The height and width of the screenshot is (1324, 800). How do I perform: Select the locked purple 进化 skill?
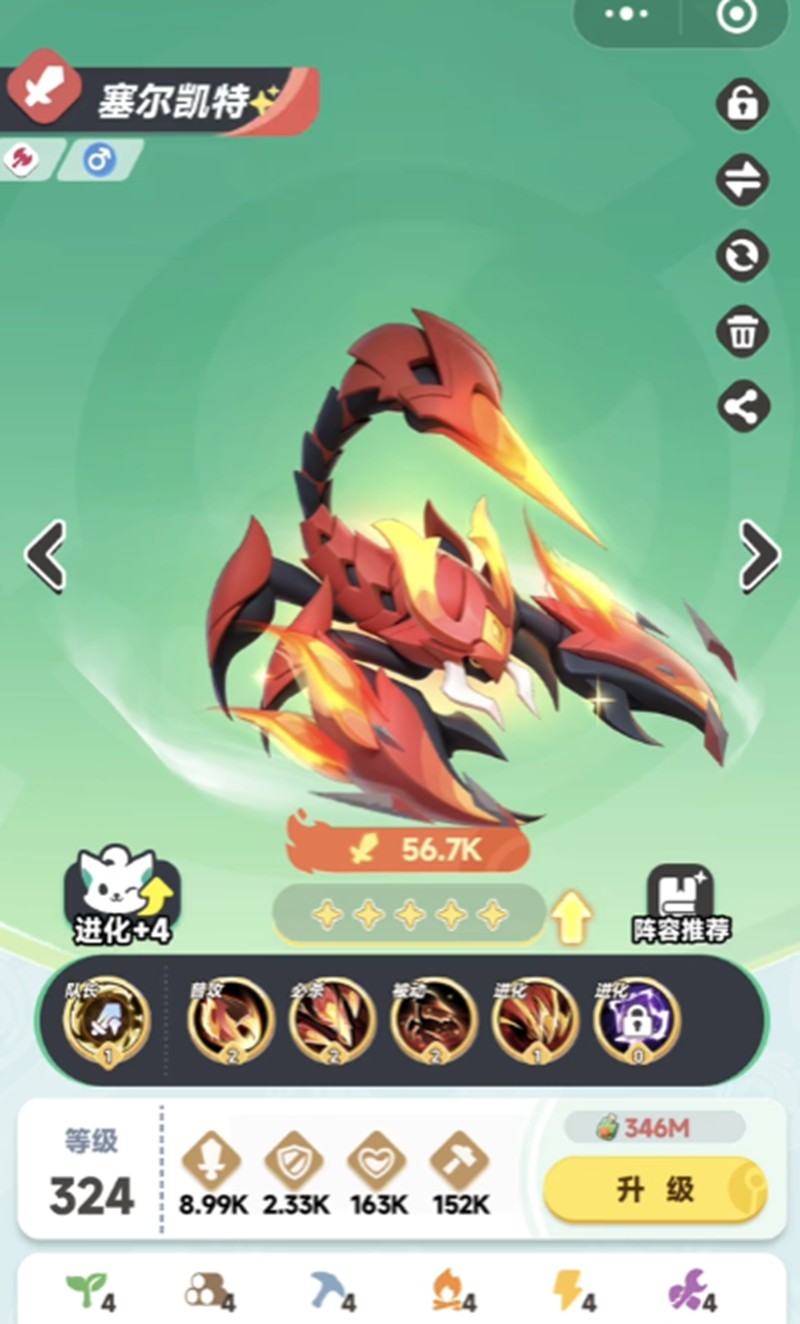point(637,1021)
